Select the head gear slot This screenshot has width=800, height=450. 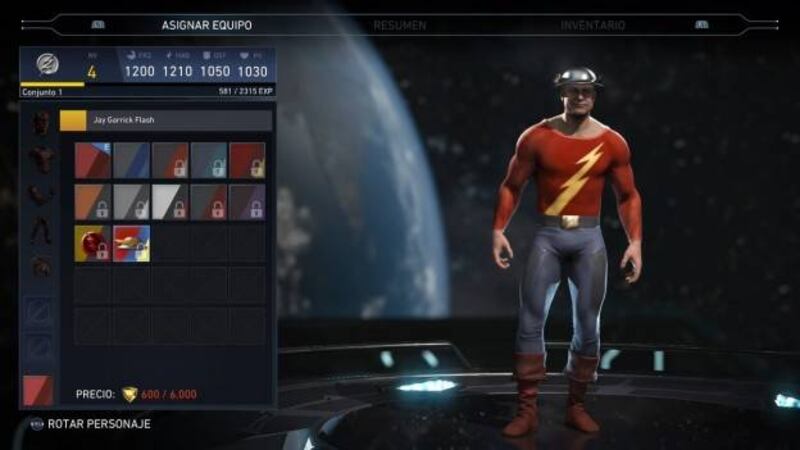(x=41, y=123)
